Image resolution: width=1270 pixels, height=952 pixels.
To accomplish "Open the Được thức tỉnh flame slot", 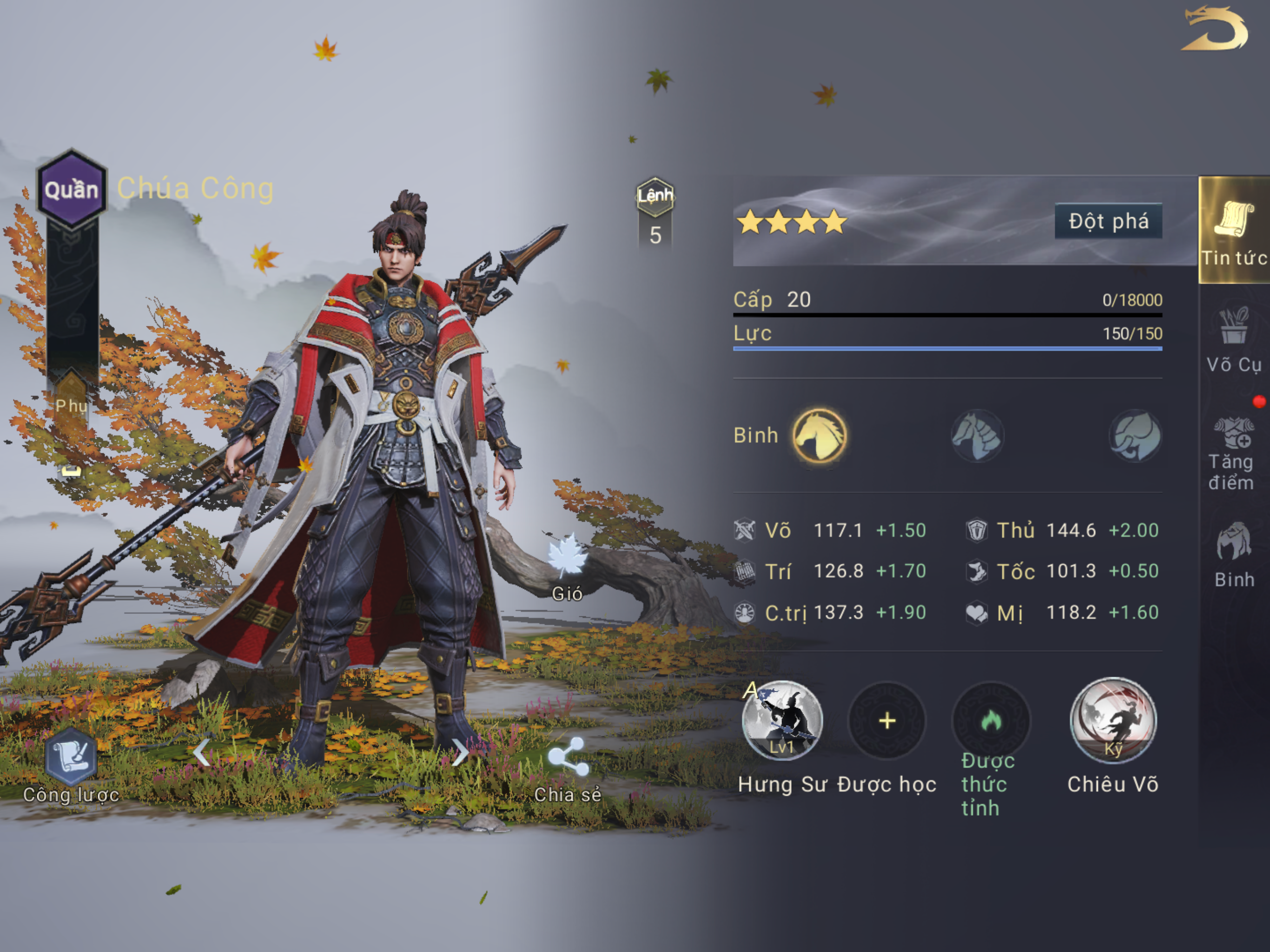I will (991, 721).
